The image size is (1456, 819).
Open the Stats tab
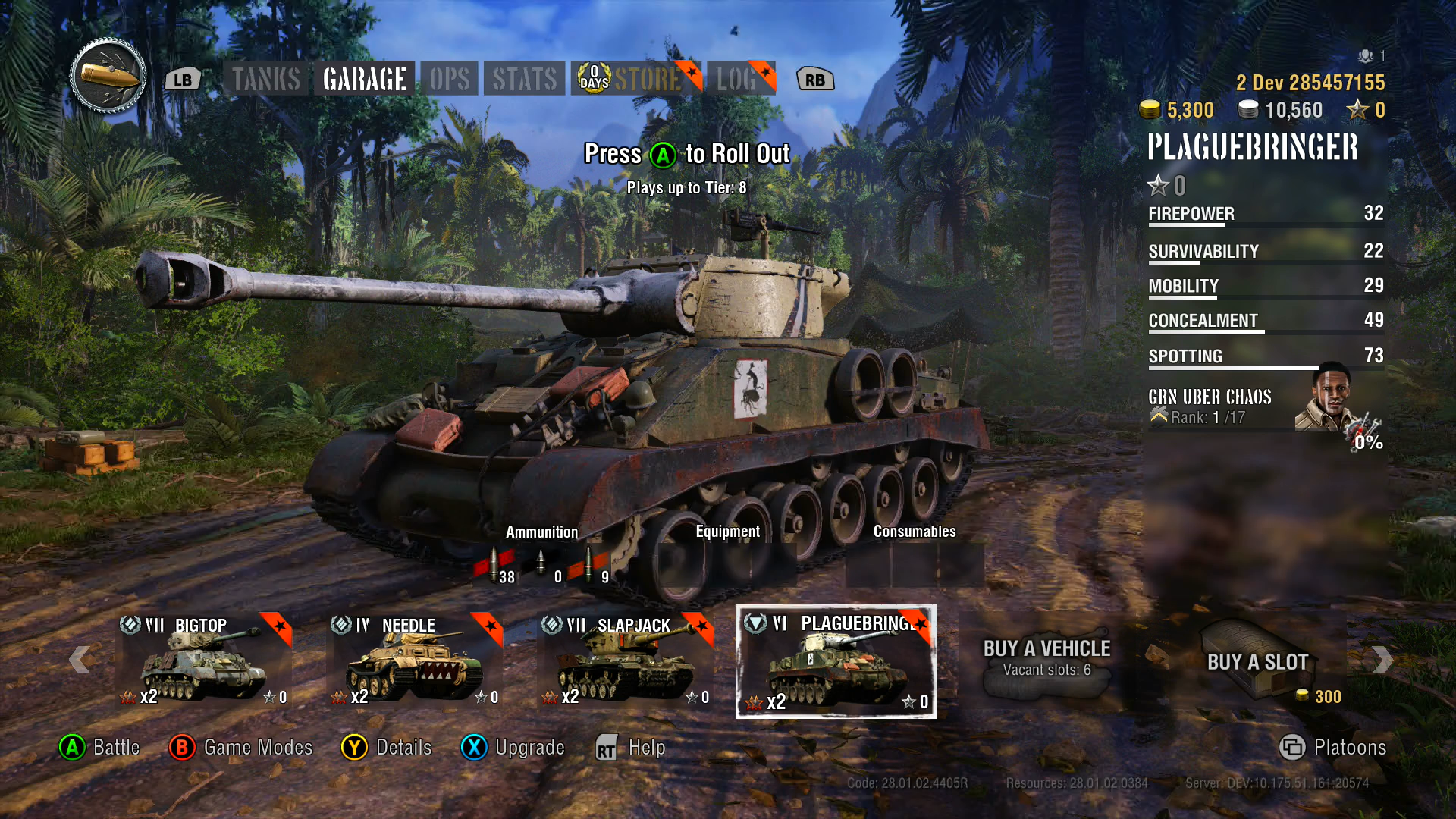[x=525, y=79]
